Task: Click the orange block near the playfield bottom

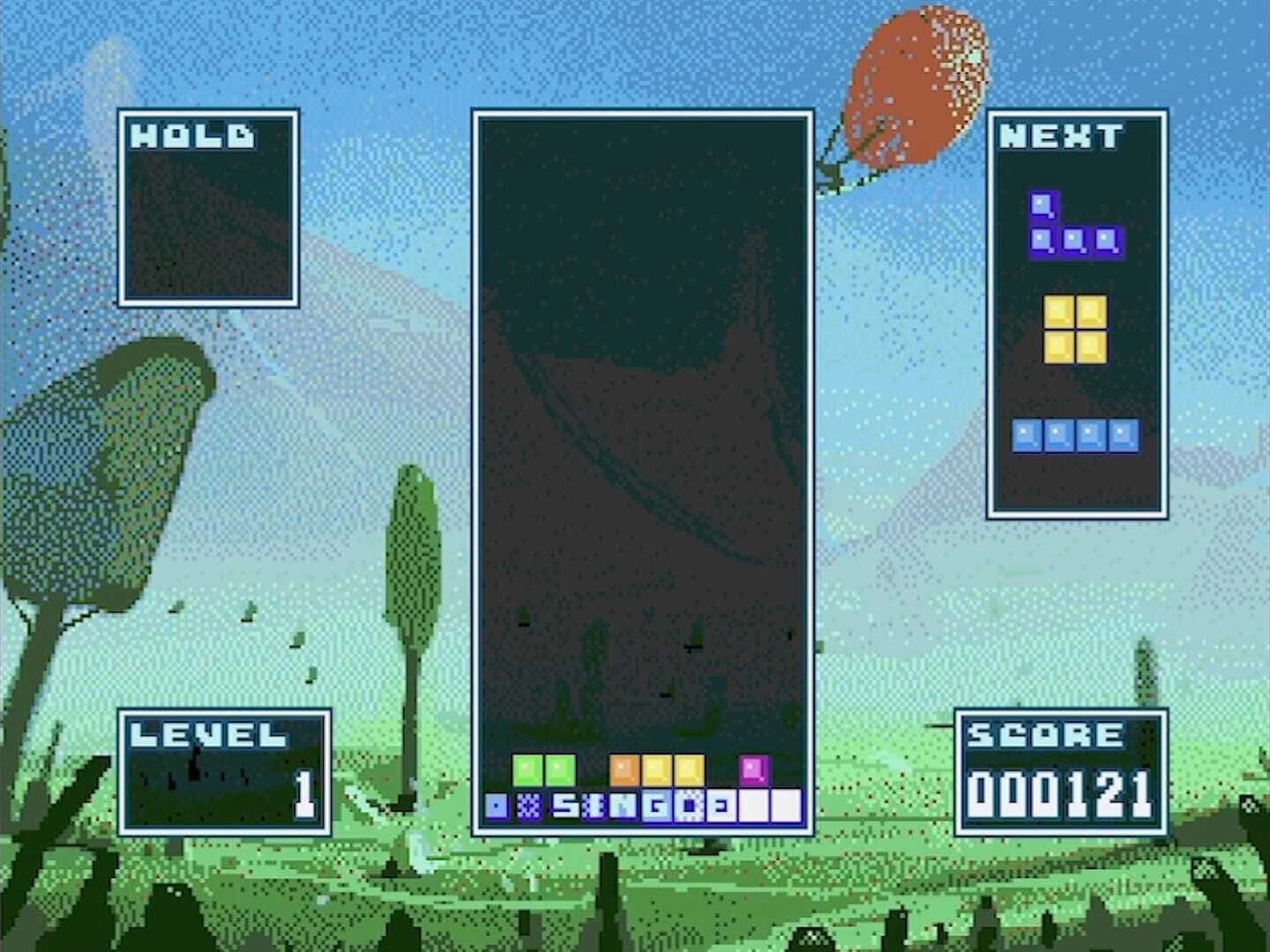Action: (x=623, y=769)
